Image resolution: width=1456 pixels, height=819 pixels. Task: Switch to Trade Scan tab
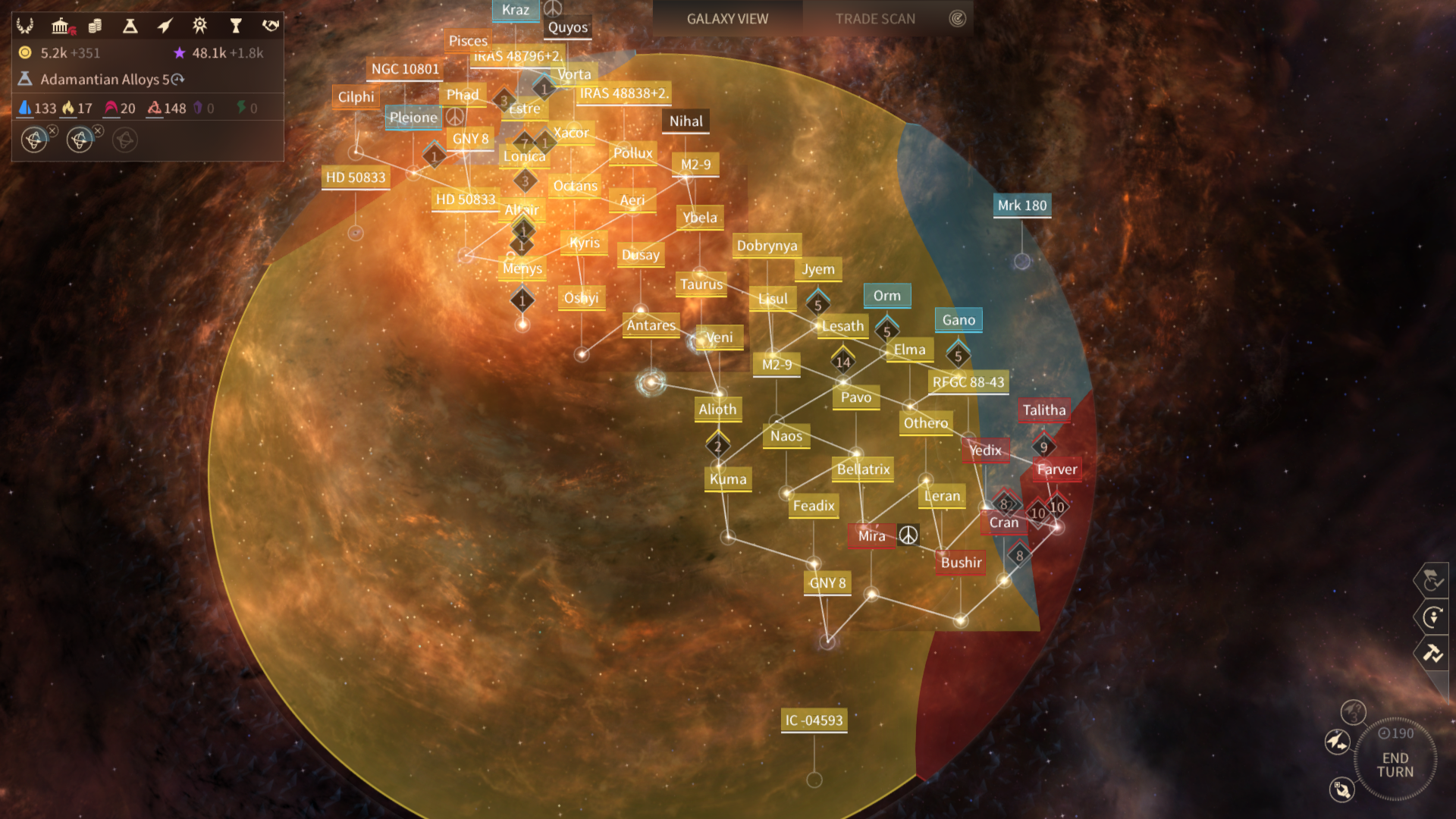(875, 19)
